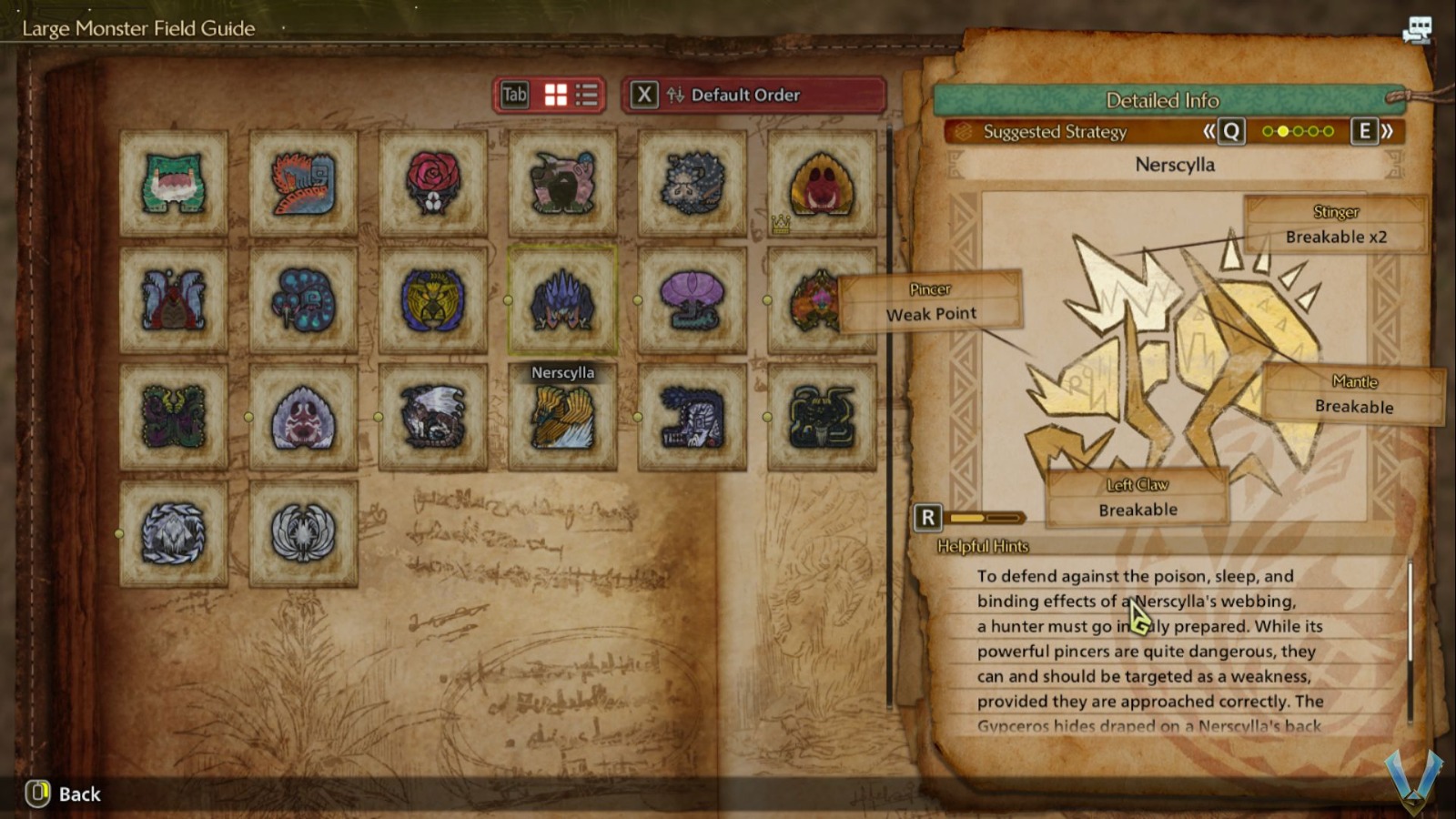The image size is (1456, 819).
Task: Open the white crab in purple shell entry
Action: 303,417
